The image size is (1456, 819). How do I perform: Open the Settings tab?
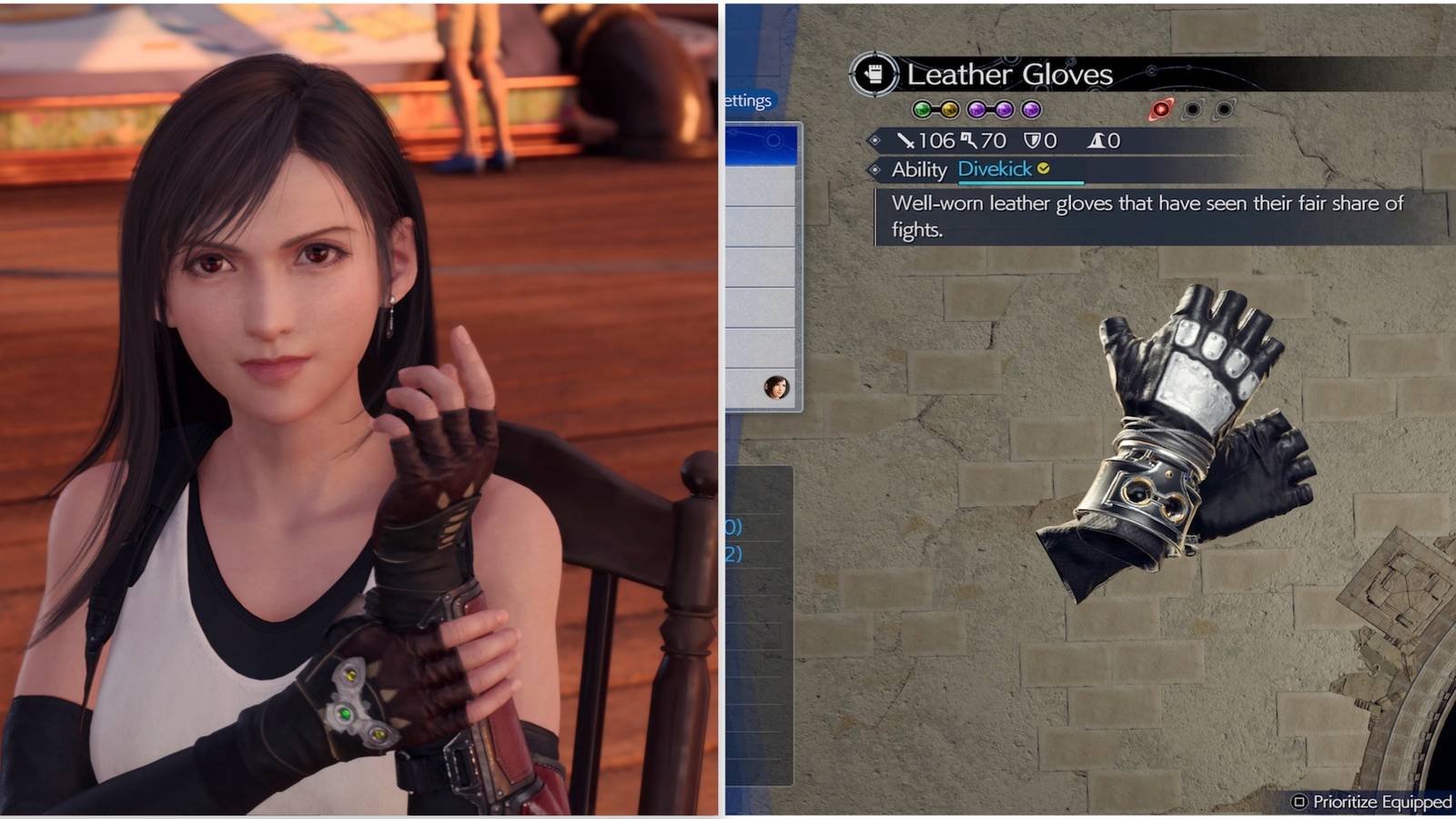tap(749, 101)
